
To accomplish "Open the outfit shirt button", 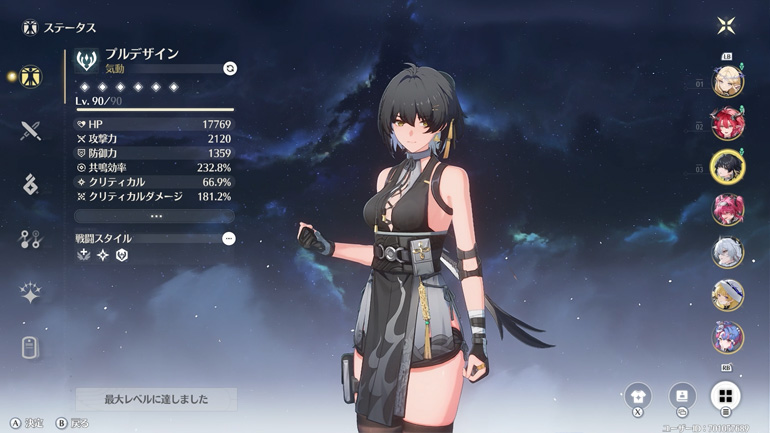I will [x=637, y=395].
